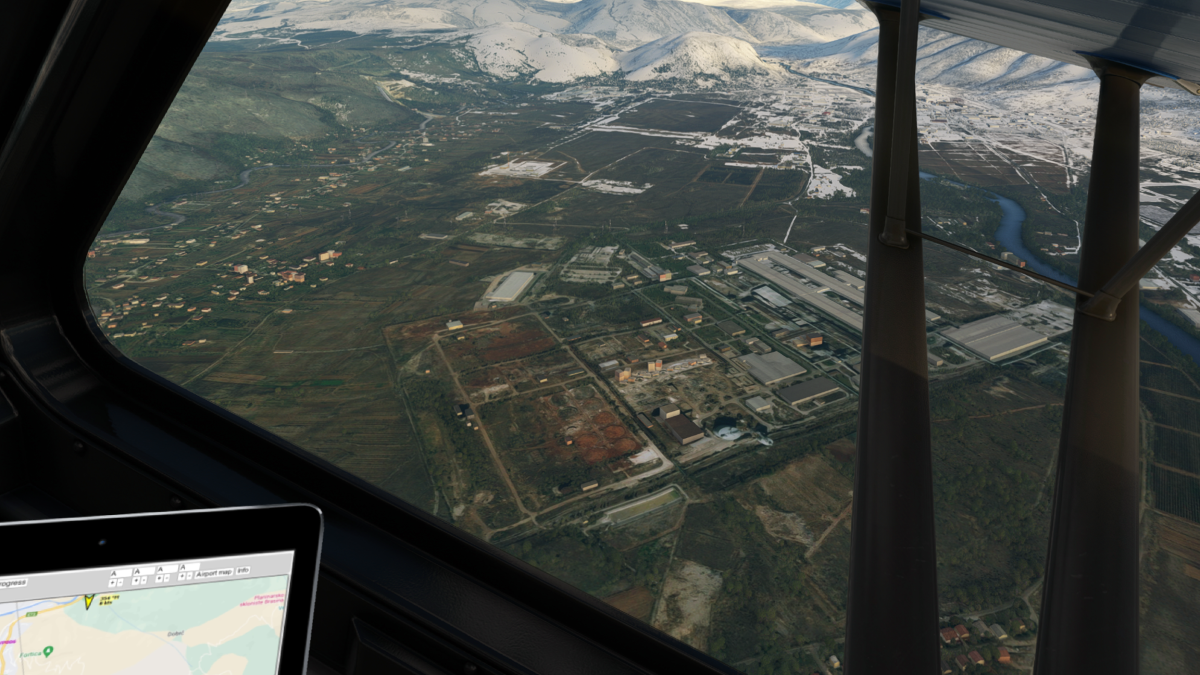
Task: Click the Info button on the tablet
Action: pos(243,571)
